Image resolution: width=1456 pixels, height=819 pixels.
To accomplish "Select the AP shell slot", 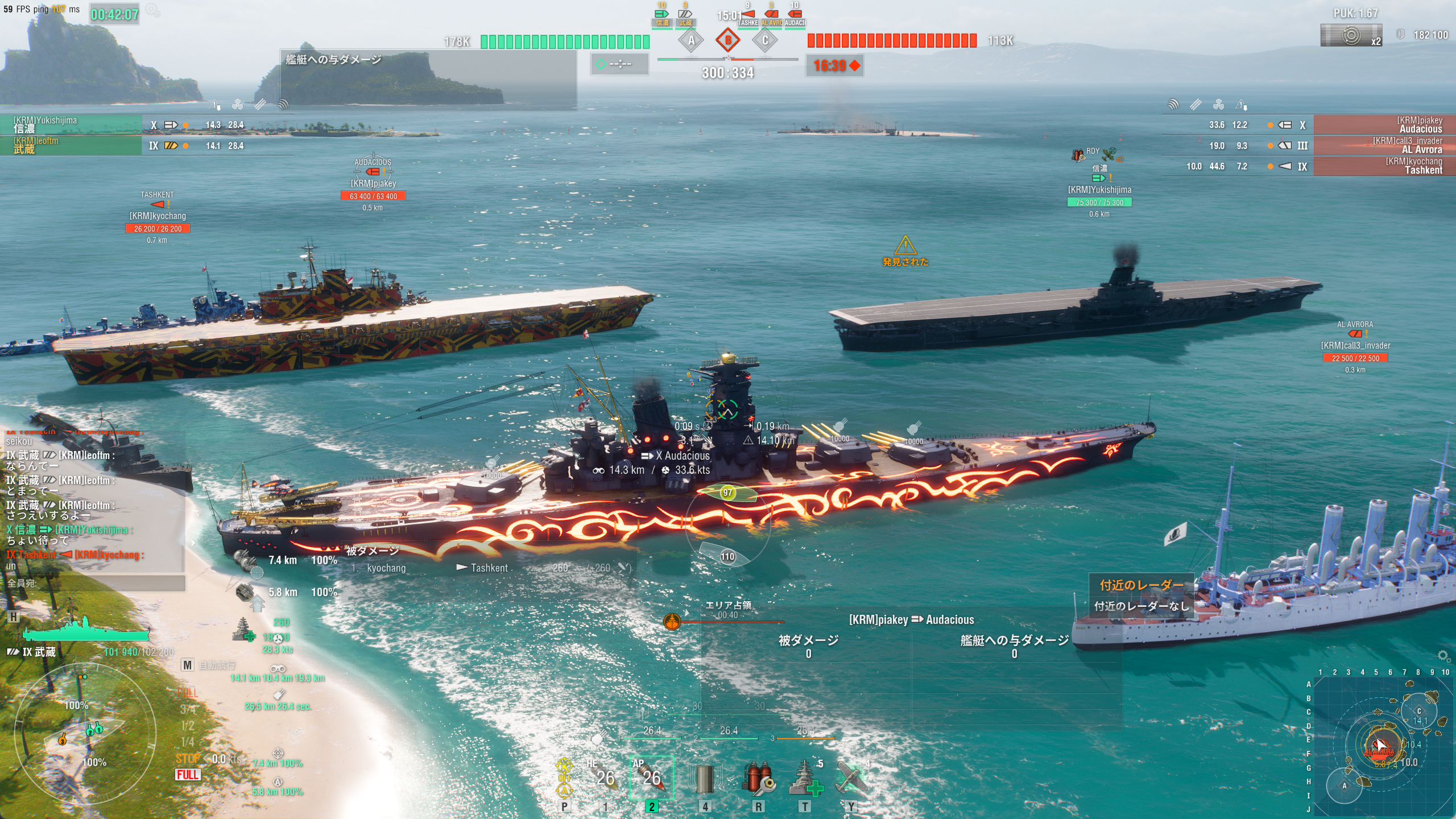I will point(651,777).
